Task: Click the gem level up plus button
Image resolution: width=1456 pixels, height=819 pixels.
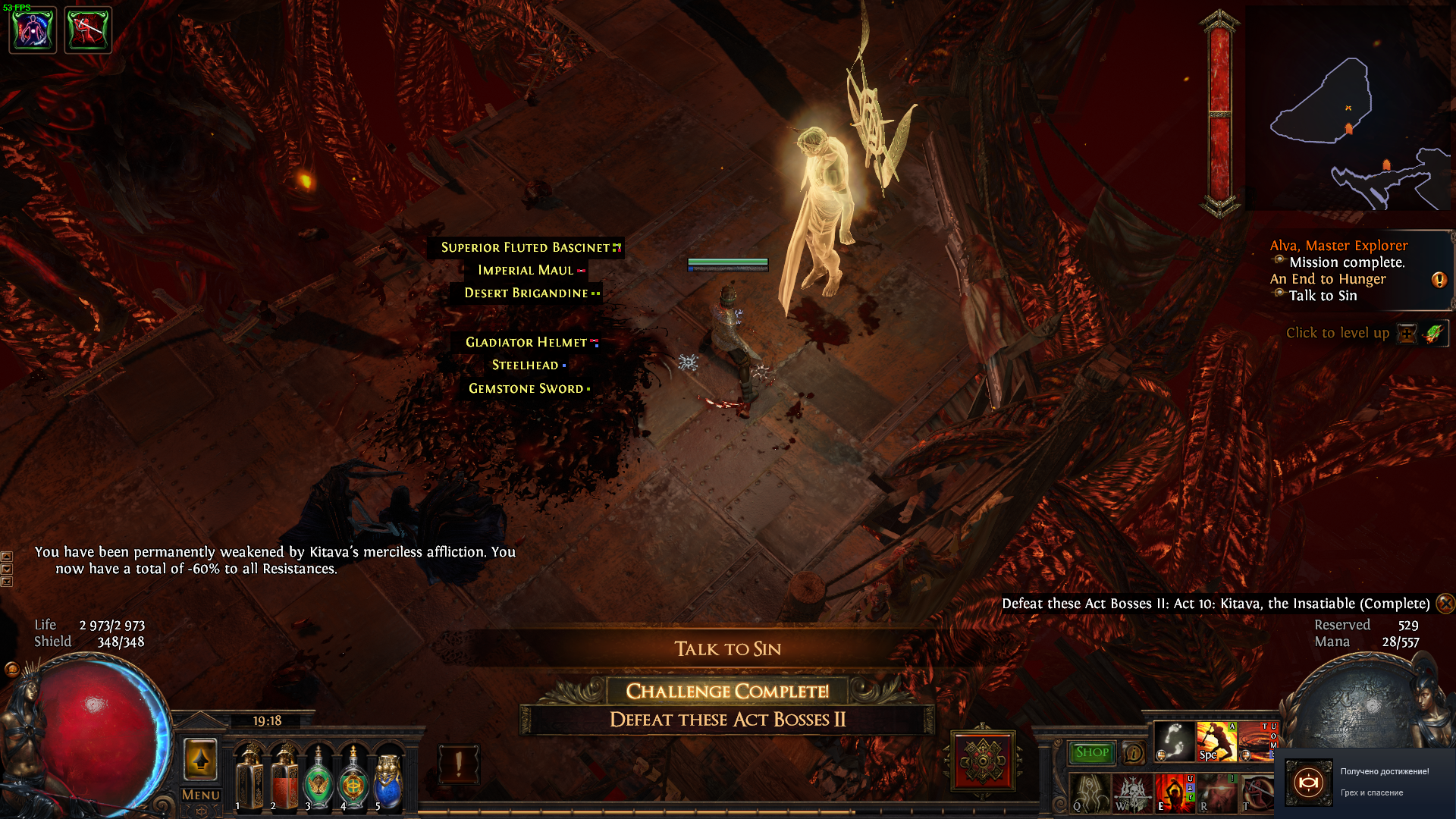Action: point(1407,333)
